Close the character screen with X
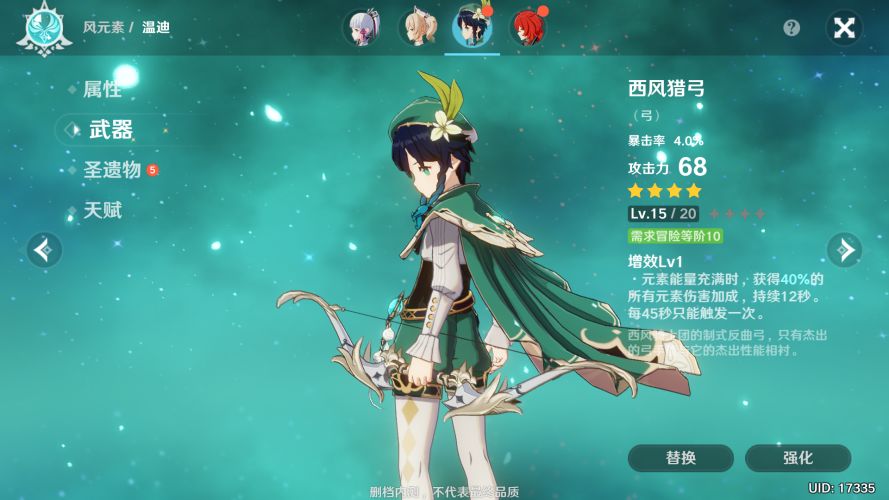889x500 pixels. (844, 28)
